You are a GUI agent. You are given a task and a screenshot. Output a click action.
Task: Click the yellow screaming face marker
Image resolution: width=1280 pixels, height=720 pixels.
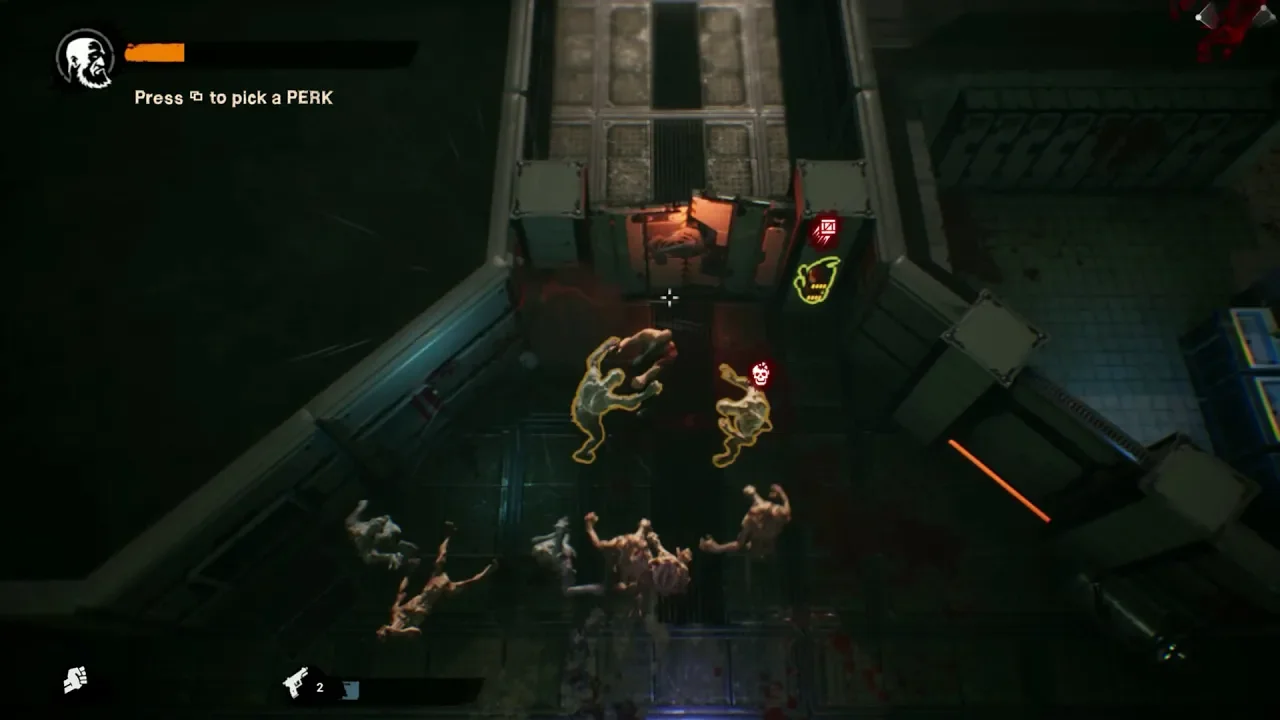tap(817, 280)
